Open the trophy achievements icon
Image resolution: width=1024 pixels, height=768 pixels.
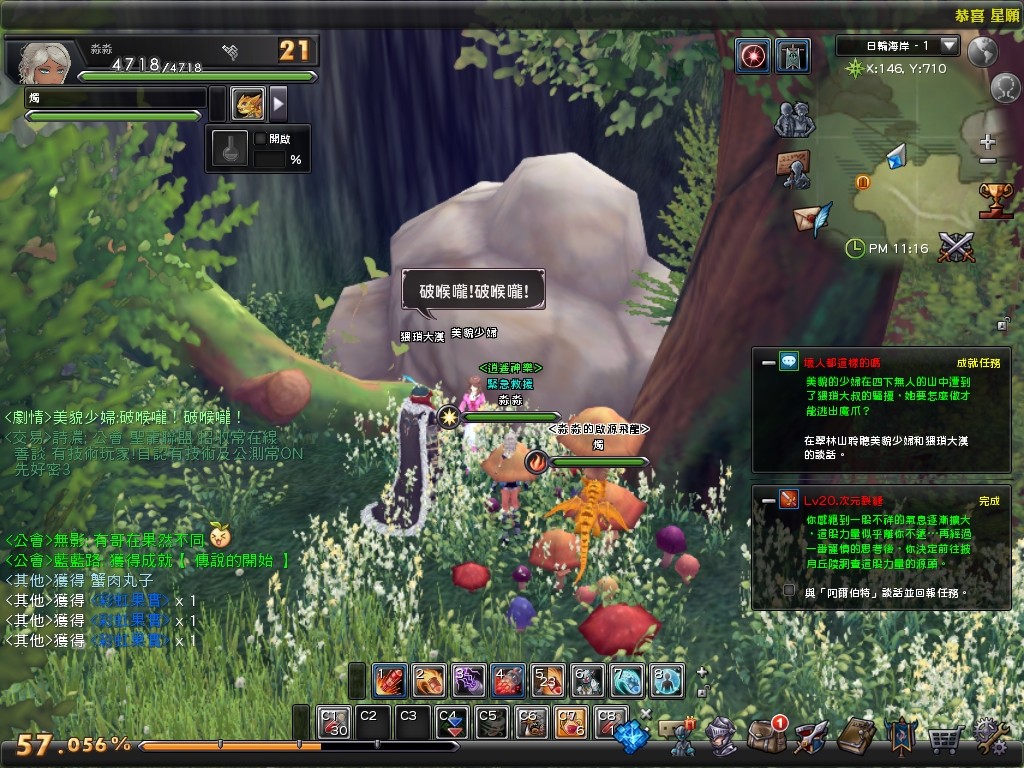[x=995, y=199]
